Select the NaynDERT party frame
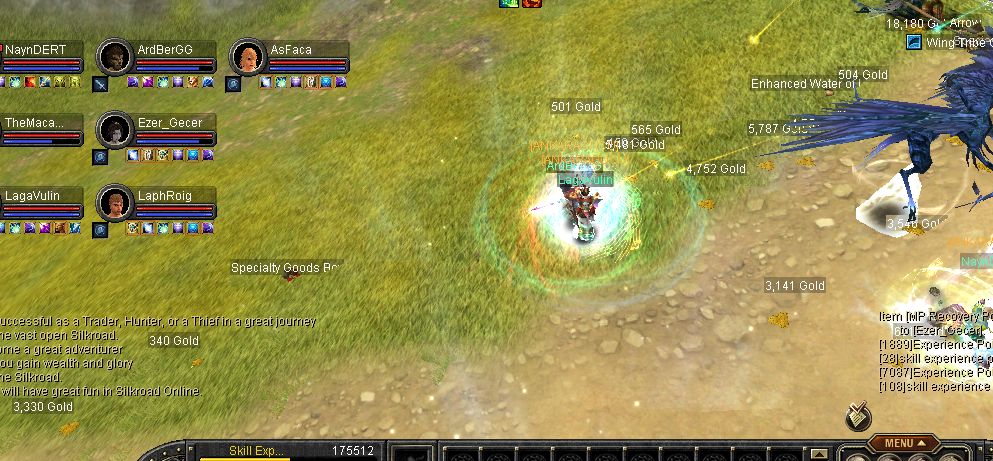993x461 pixels. (x=40, y=57)
